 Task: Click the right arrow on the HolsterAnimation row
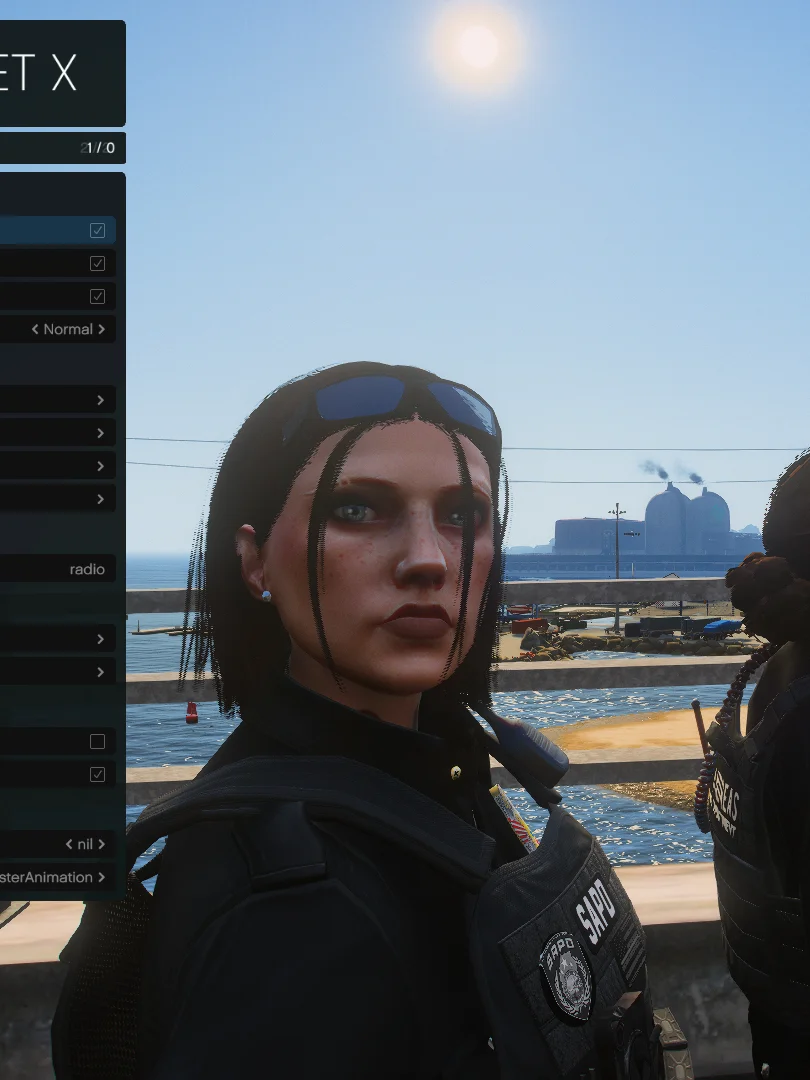[101, 877]
